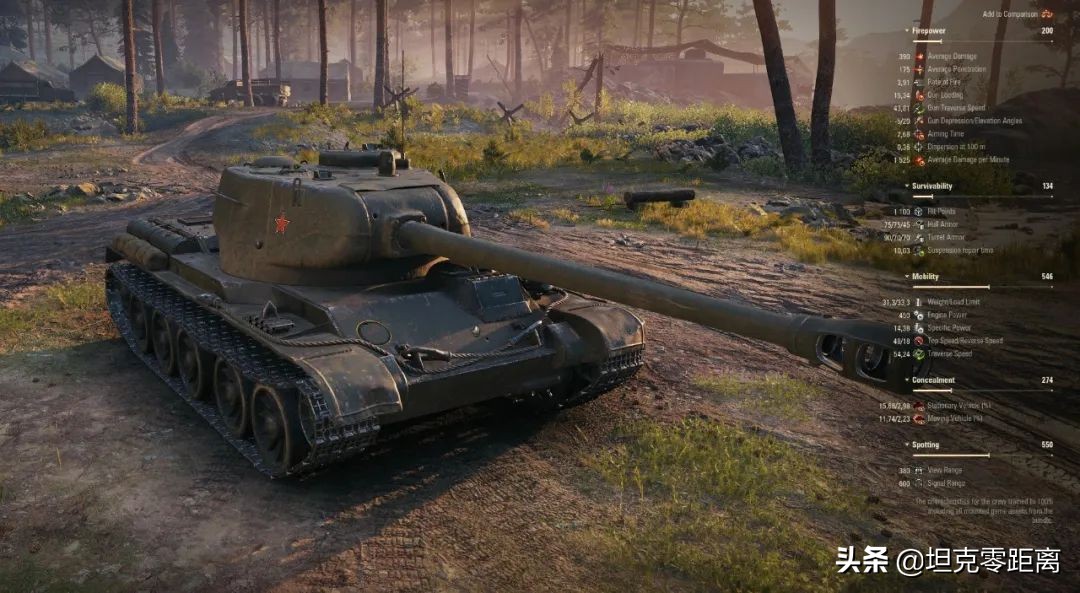Collapse the Concealment stats section

coord(932,380)
